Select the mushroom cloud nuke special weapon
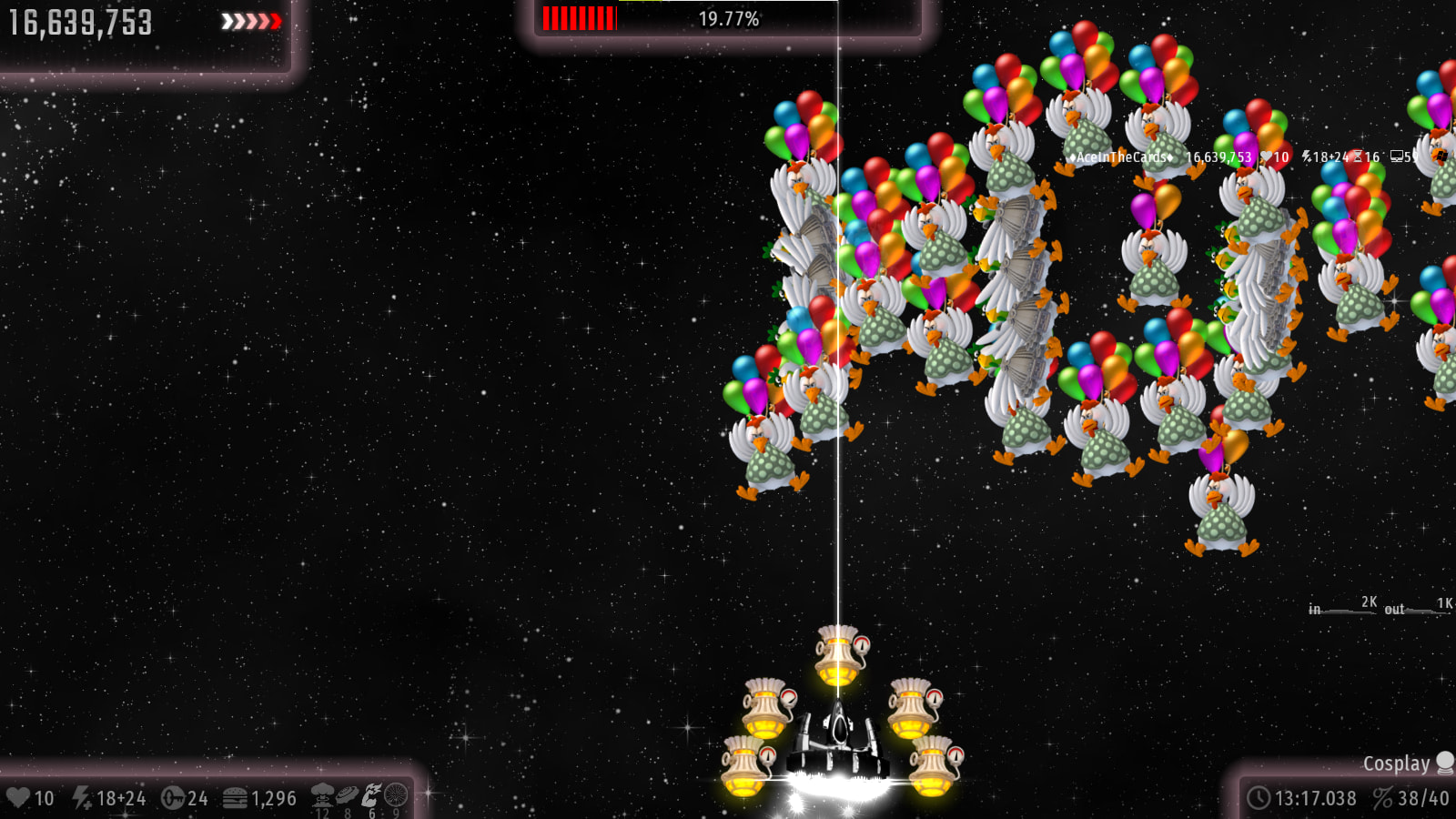This screenshot has height=819, width=1456. tap(322, 795)
